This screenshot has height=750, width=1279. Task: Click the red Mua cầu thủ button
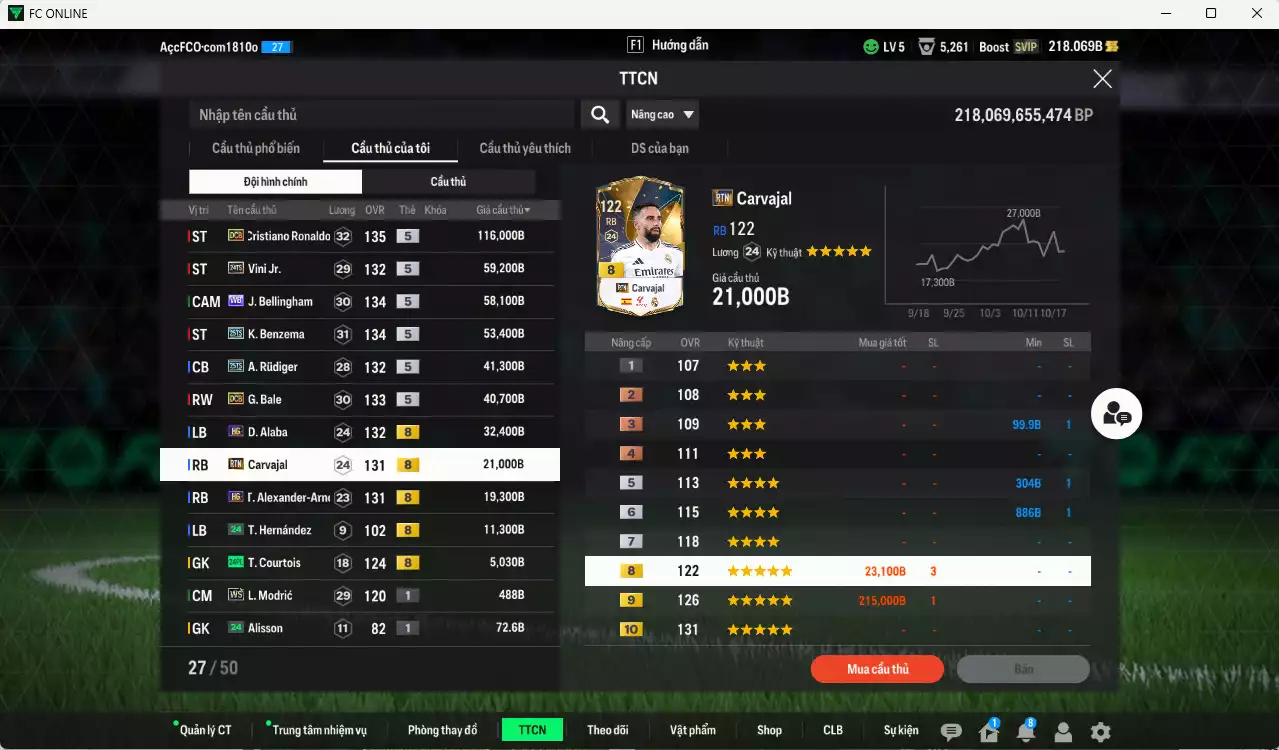click(877, 669)
